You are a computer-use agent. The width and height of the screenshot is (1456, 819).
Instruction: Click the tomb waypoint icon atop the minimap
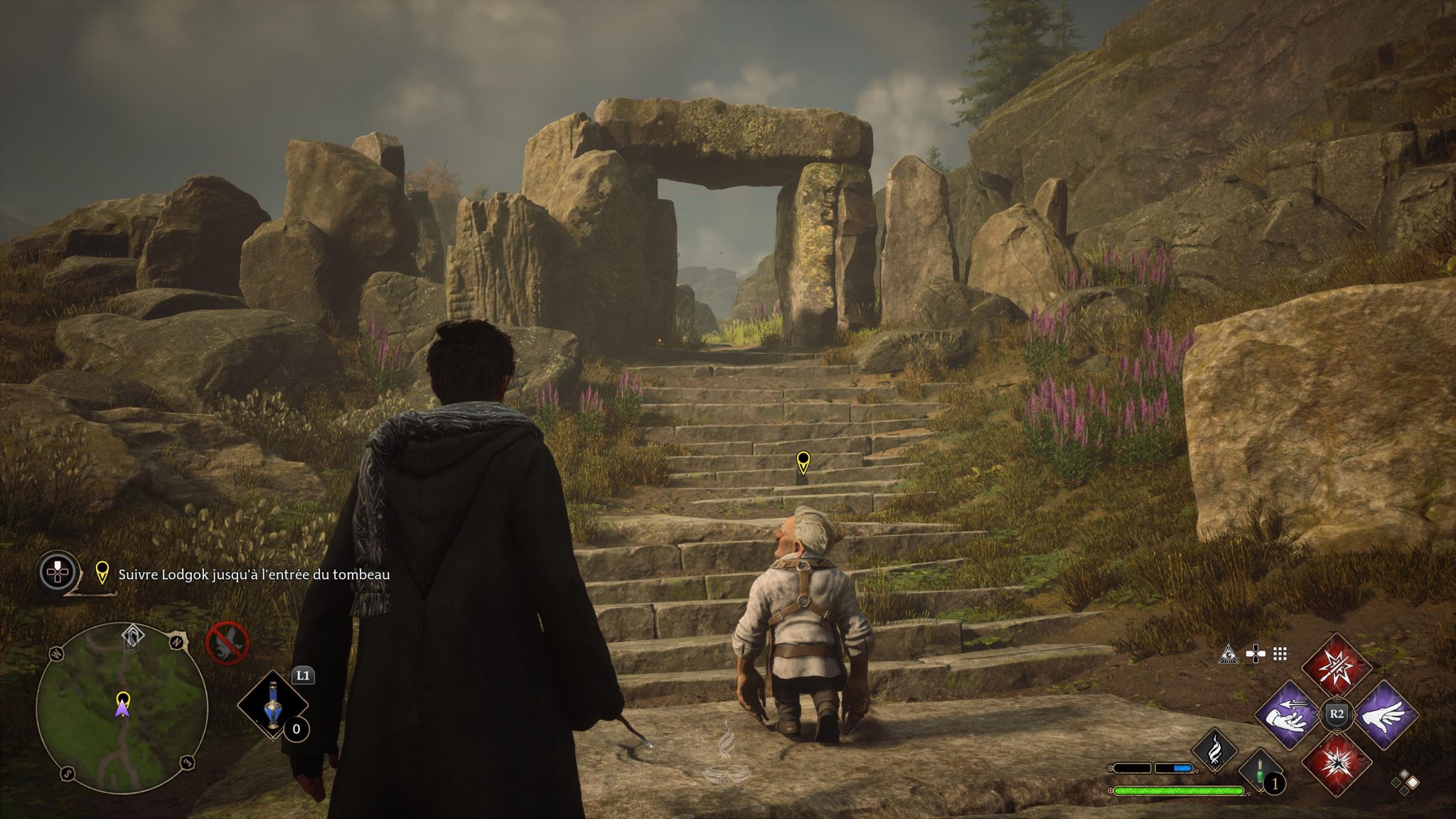[x=132, y=637]
